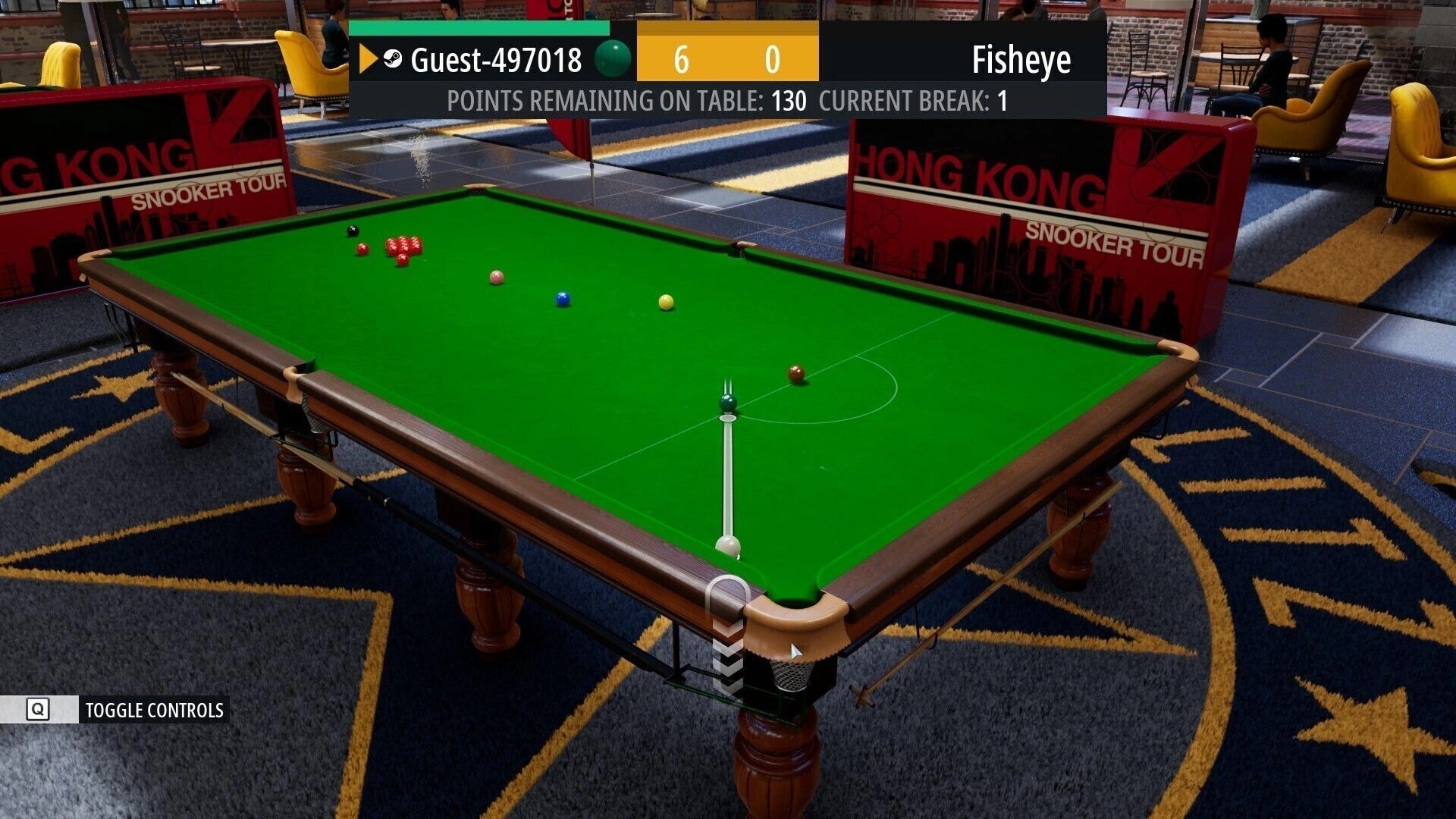Select the pink ball on the table
The image size is (1456, 819).
[496, 277]
